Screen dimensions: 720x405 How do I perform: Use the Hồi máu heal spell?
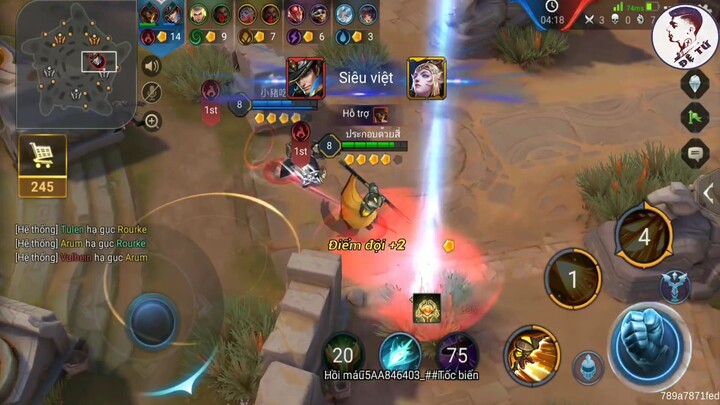pos(343,352)
